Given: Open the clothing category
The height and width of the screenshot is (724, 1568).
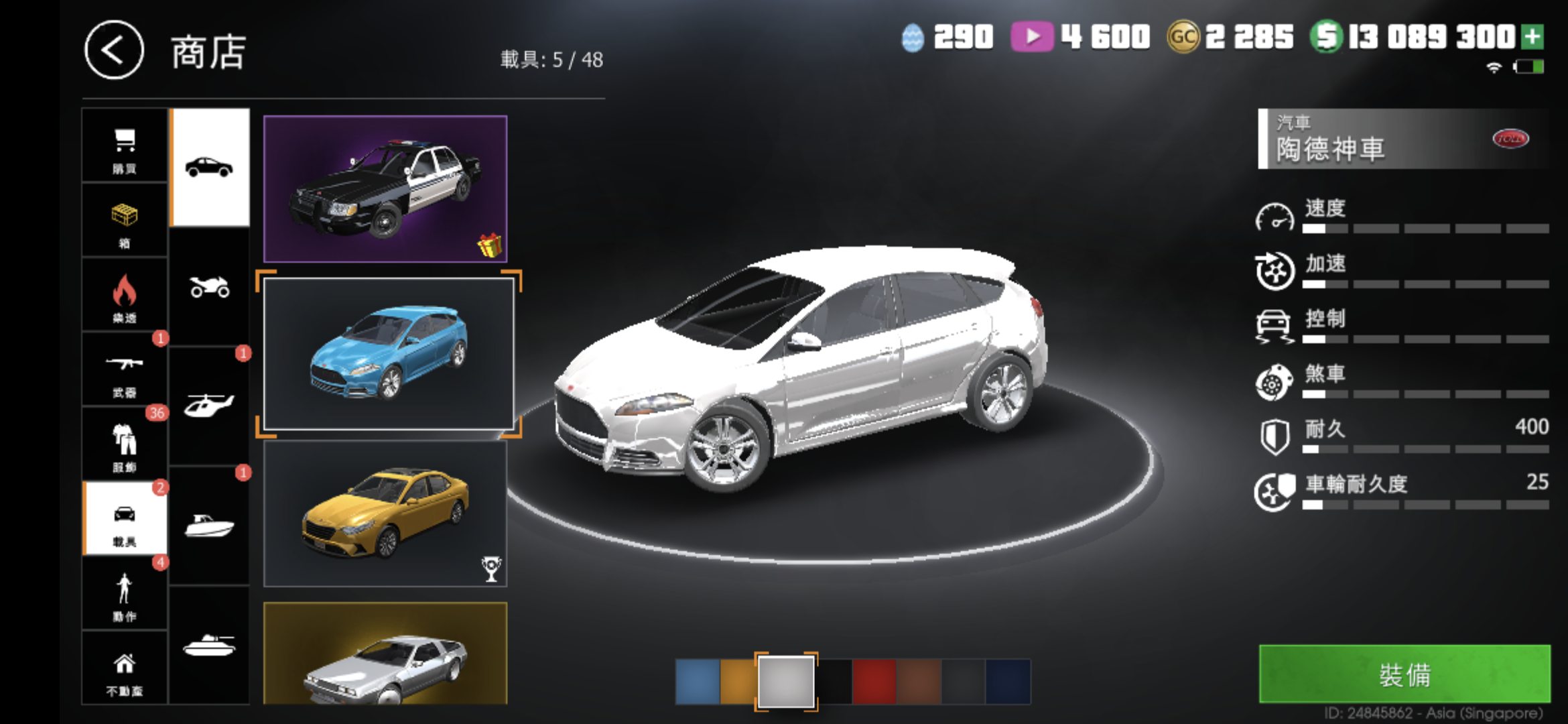Looking at the screenshot, I should pos(125,444).
